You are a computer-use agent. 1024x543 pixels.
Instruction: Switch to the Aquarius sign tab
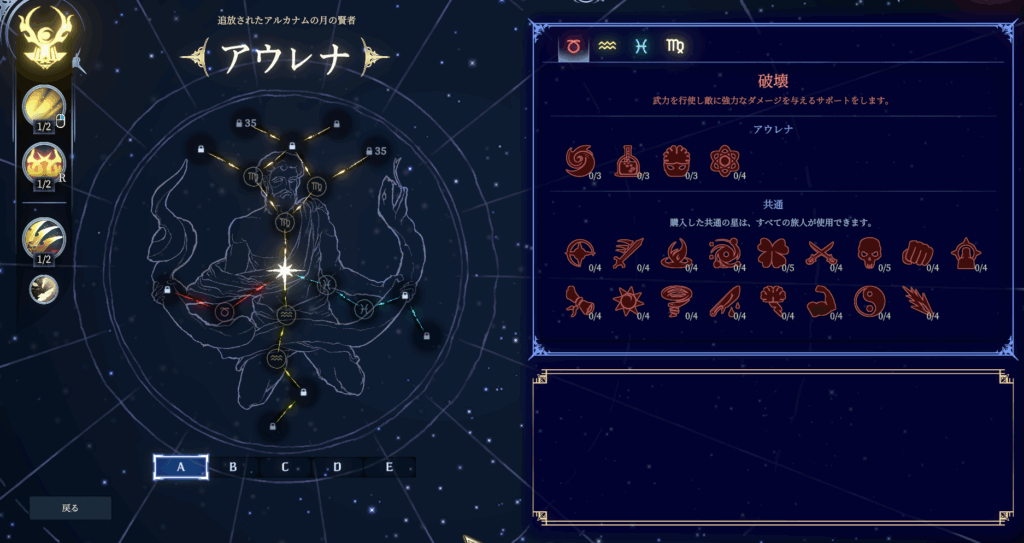606,47
